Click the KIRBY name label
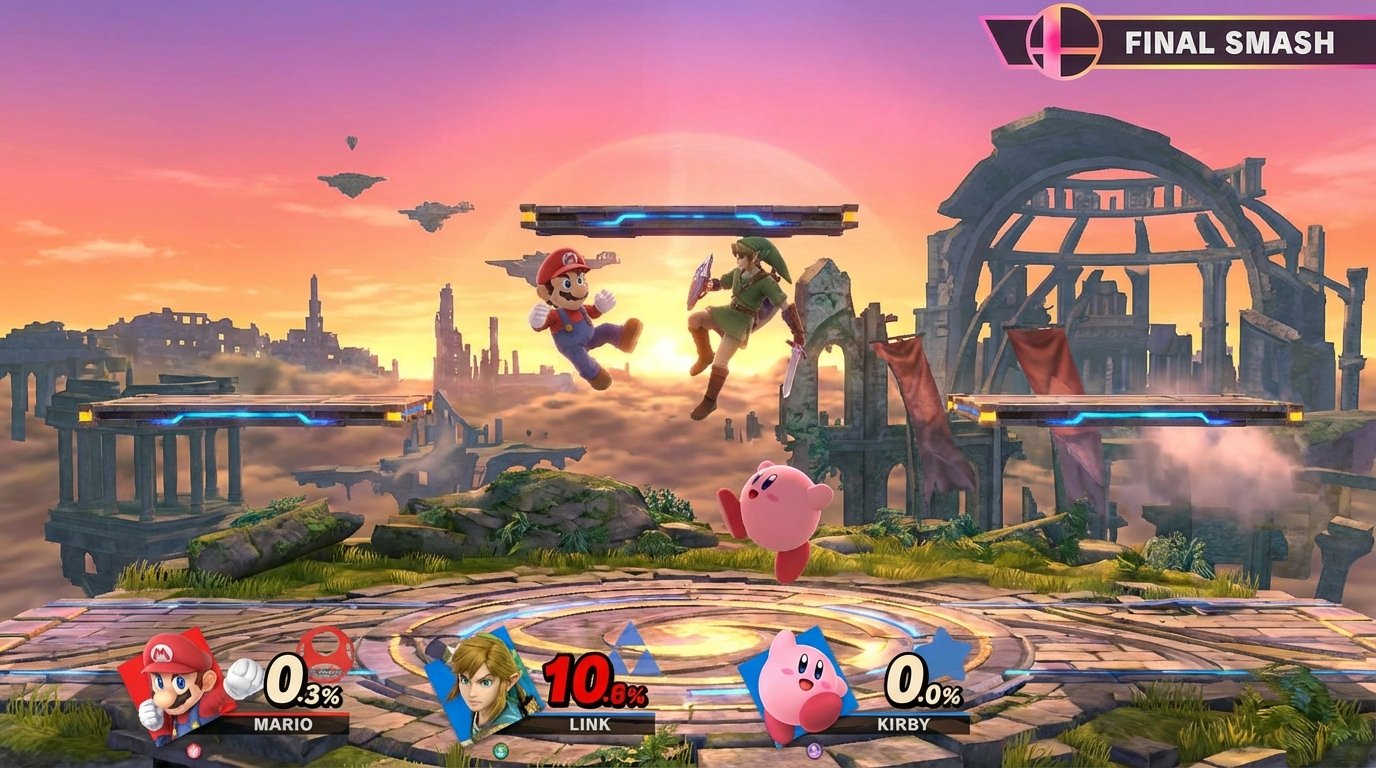Viewport: 1376px width, 768px height. [x=903, y=724]
